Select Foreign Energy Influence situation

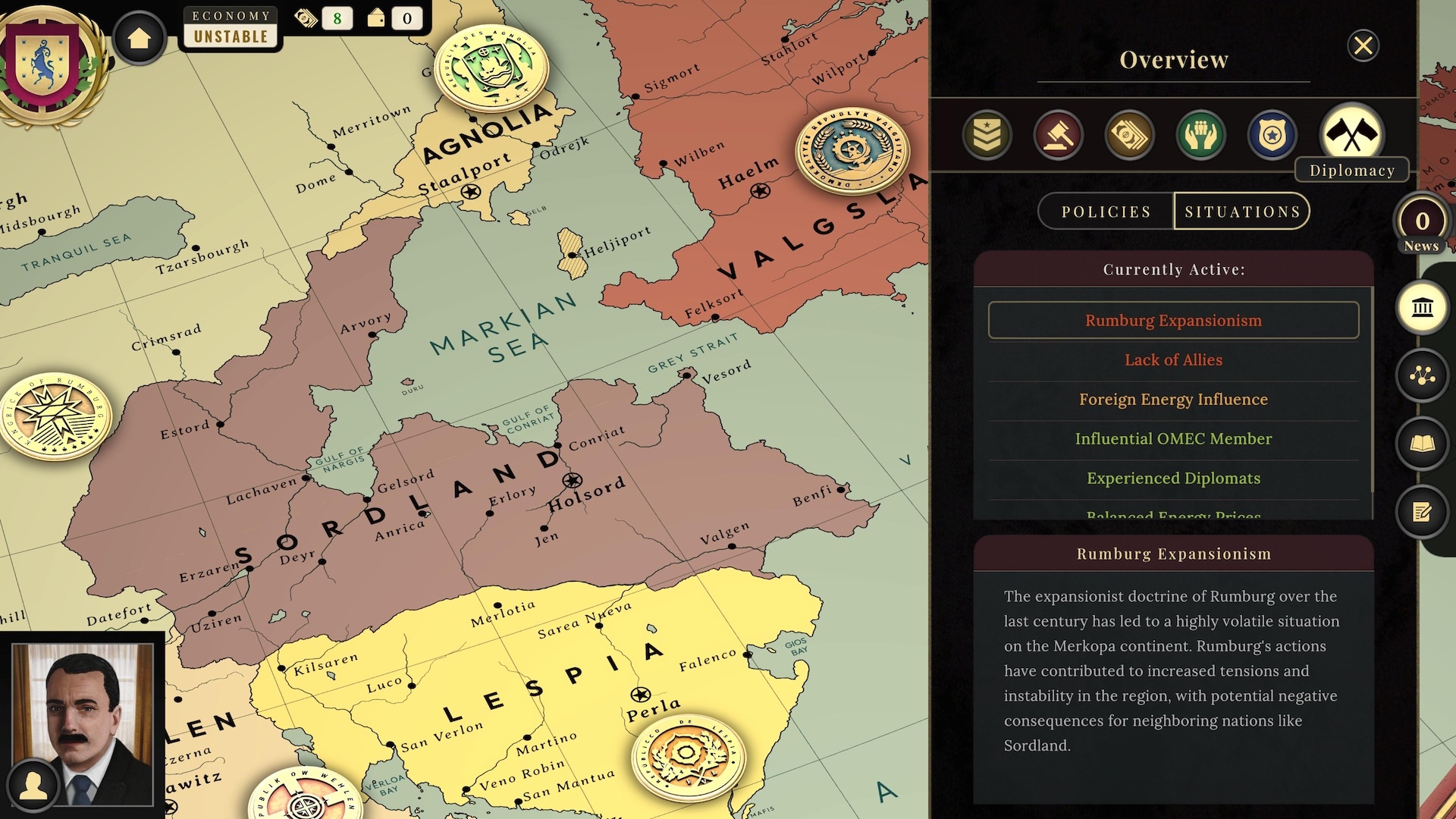[1172, 400]
